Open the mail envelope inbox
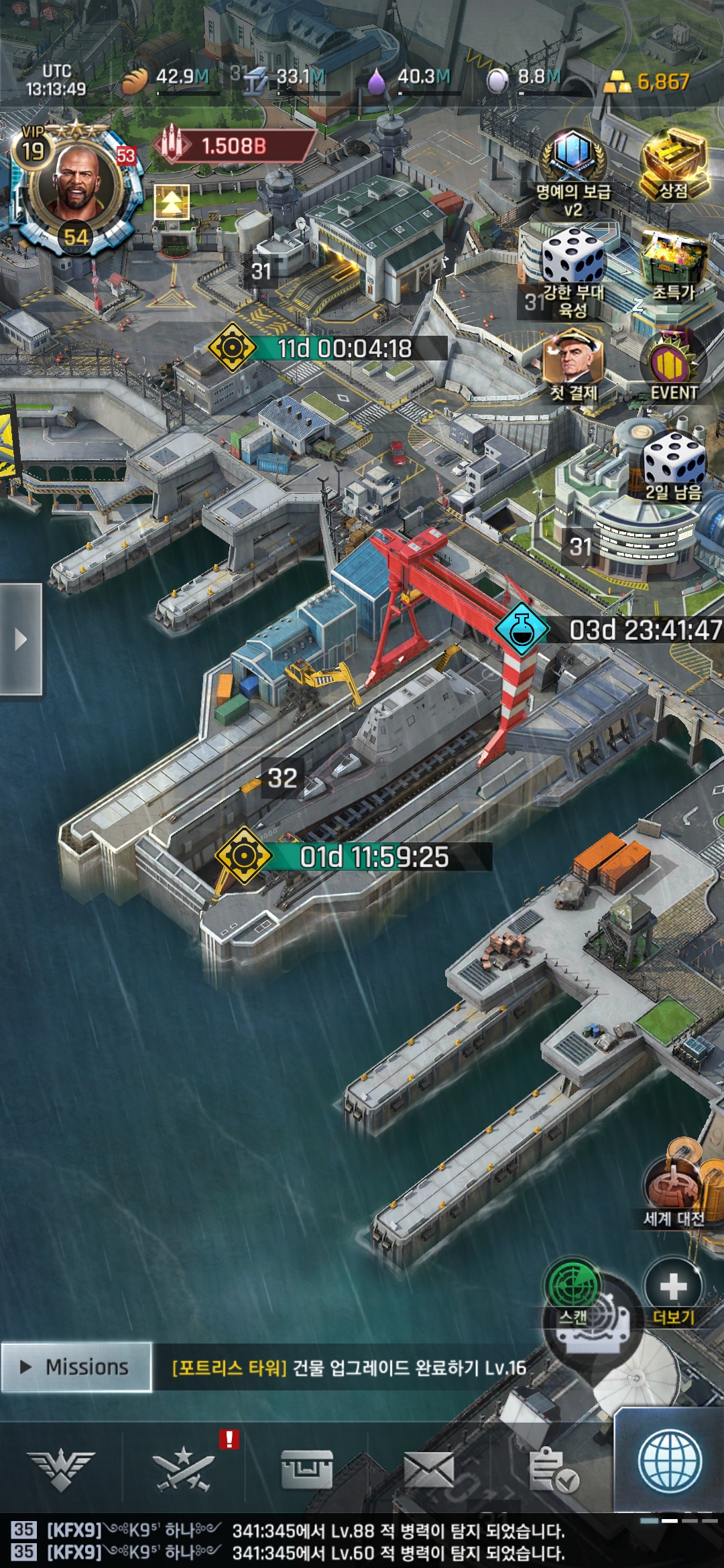This screenshot has height=1568, width=724. pyautogui.click(x=429, y=1471)
